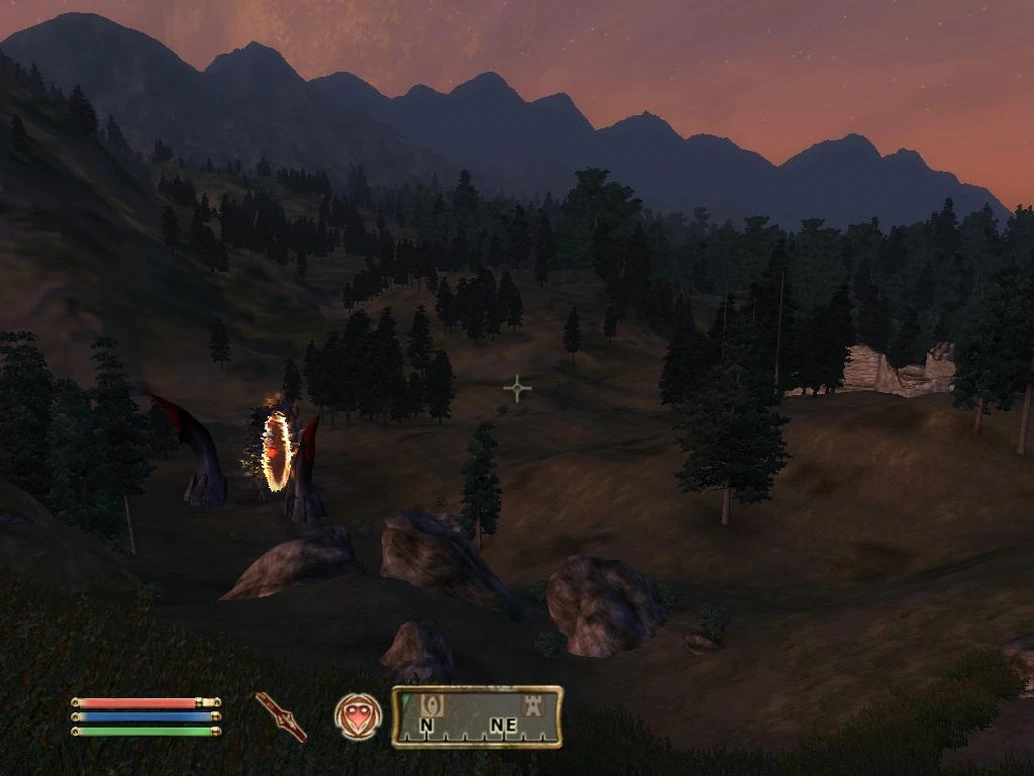The height and width of the screenshot is (776, 1034).
Task: Click the fort tower marker on the compass
Action: tap(533, 704)
